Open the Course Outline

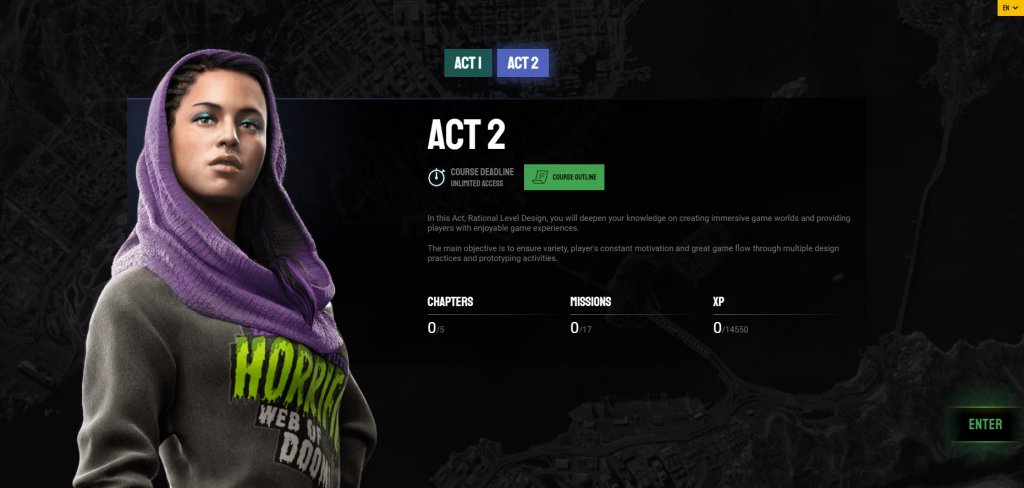click(x=564, y=177)
